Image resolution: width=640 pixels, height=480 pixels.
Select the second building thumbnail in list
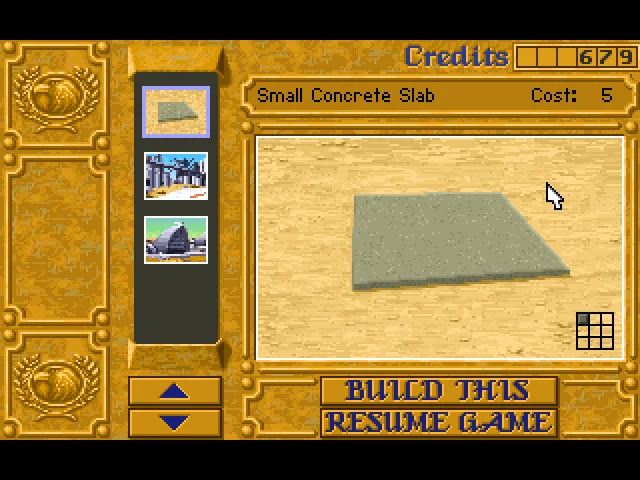coord(176,176)
